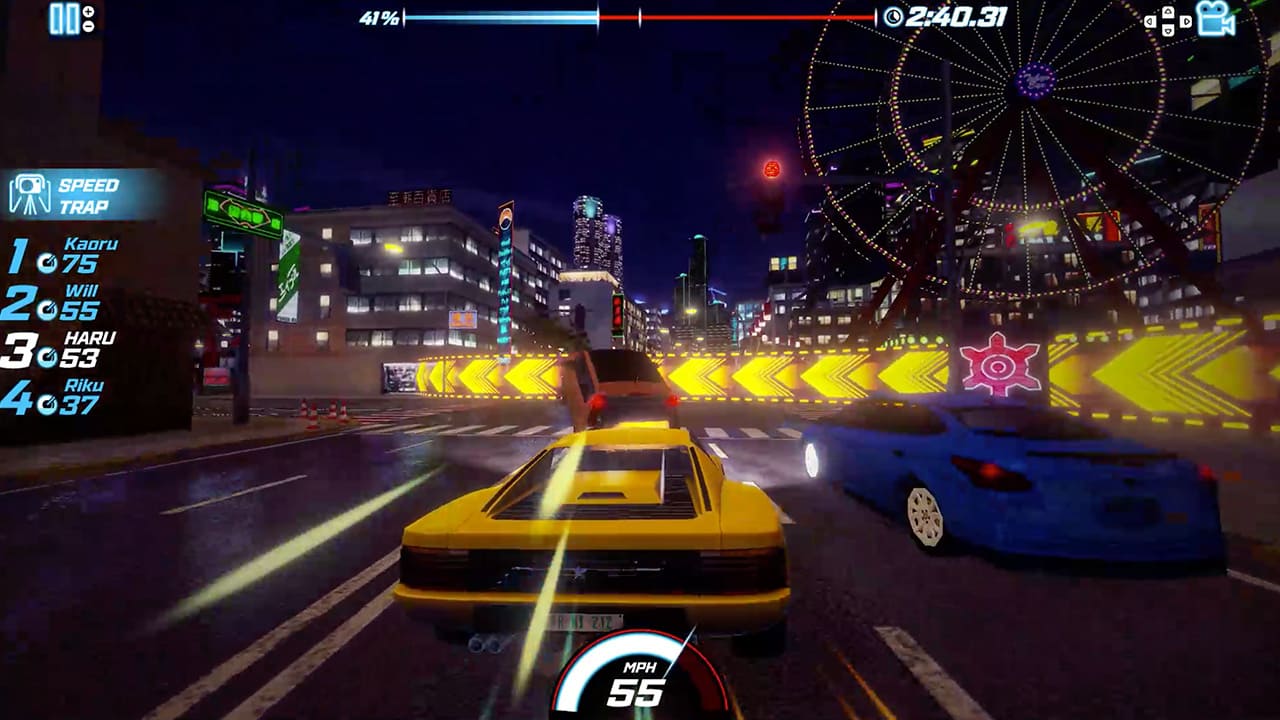This screenshot has height=720, width=1280.
Task: Click the d-pad controls indicator
Action: pos(1168,20)
